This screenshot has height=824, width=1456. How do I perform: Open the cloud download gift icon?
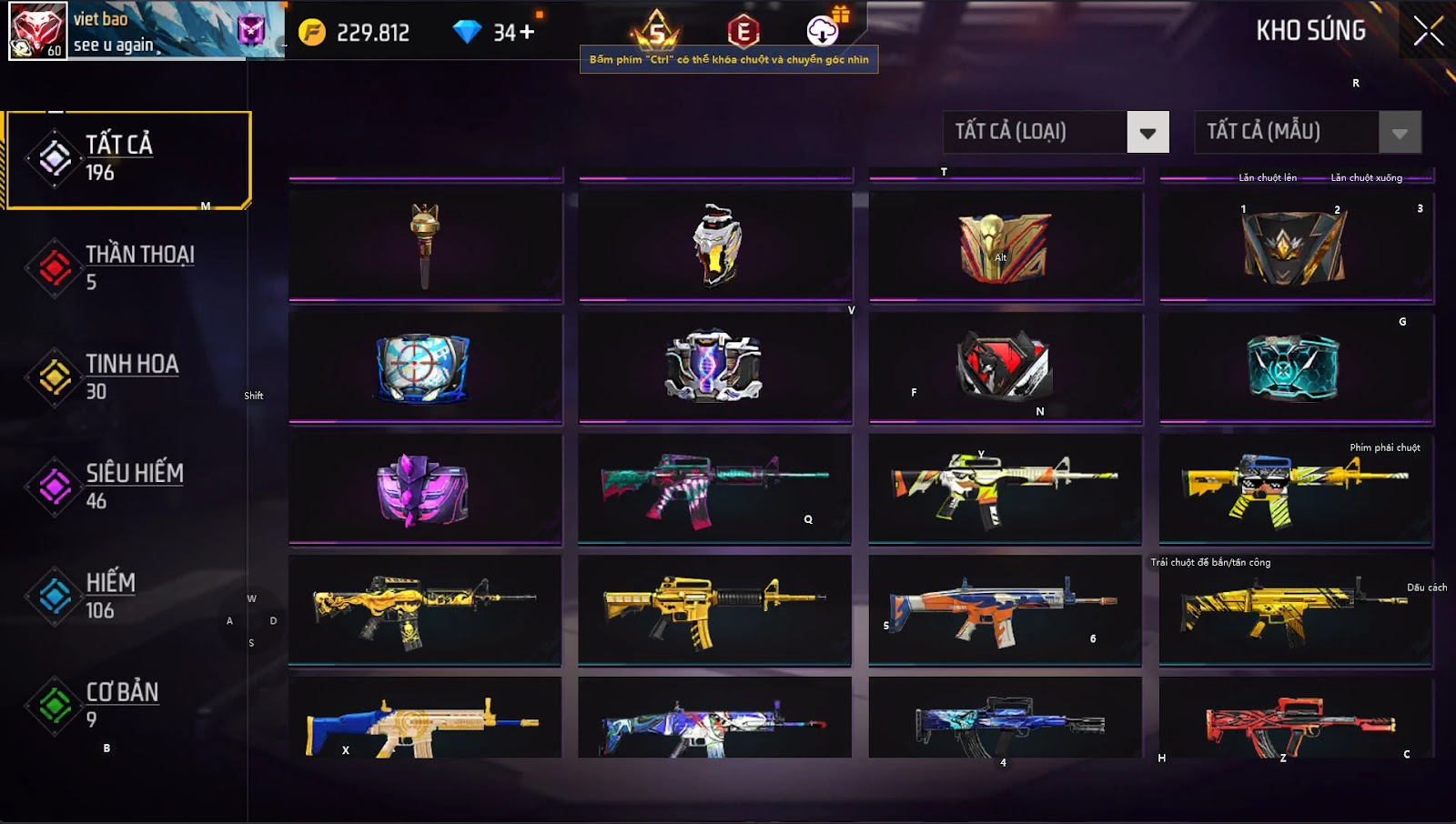tap(824, 31)
